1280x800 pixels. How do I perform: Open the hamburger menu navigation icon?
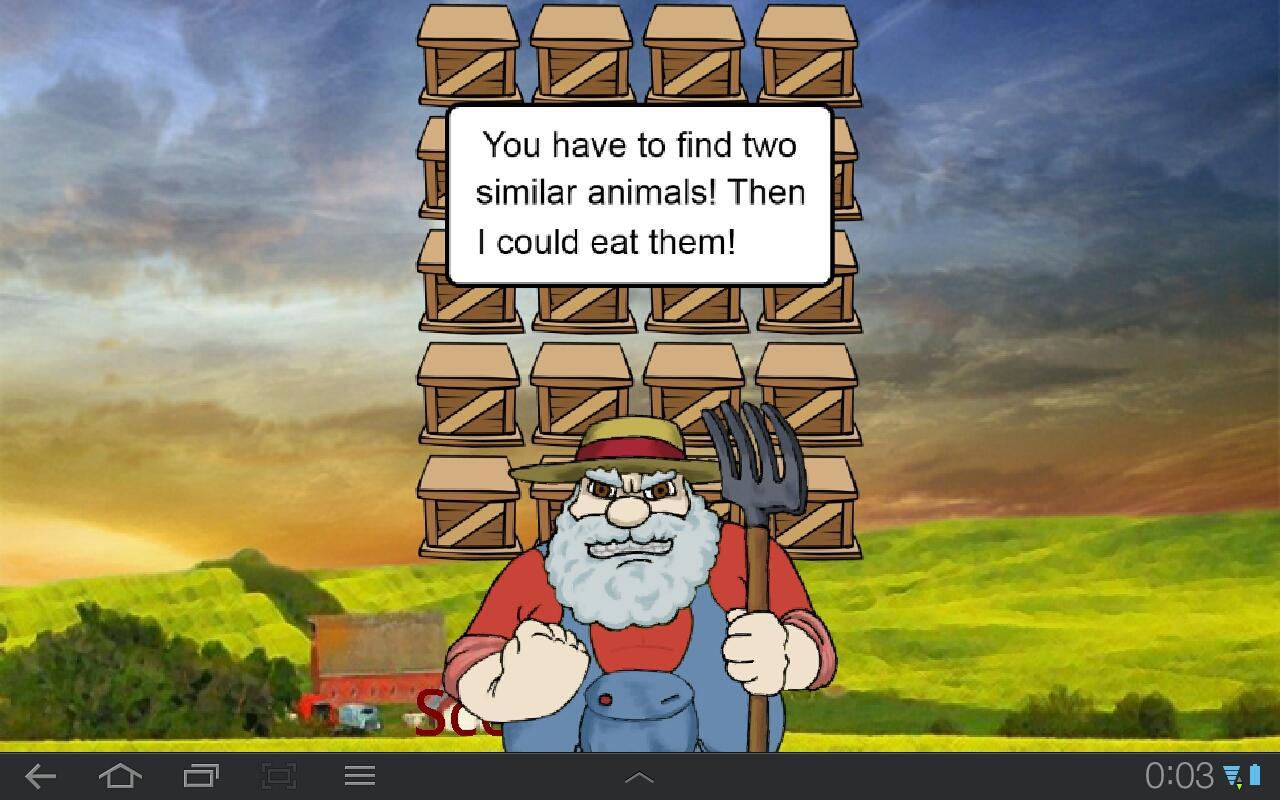(360, 775)
